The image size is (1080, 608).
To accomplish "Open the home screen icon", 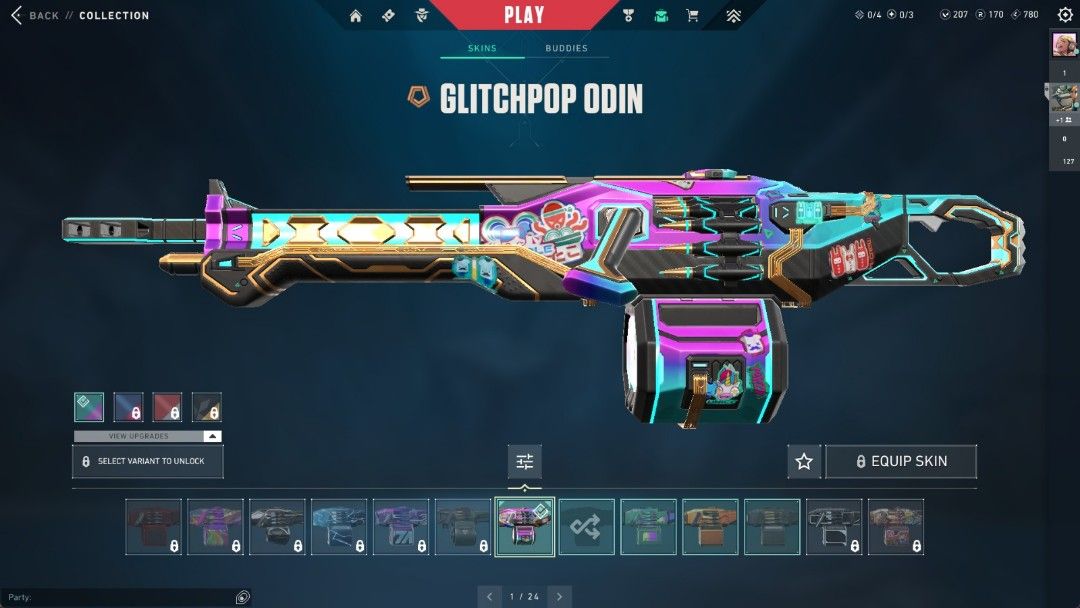I will pos(355,16).
